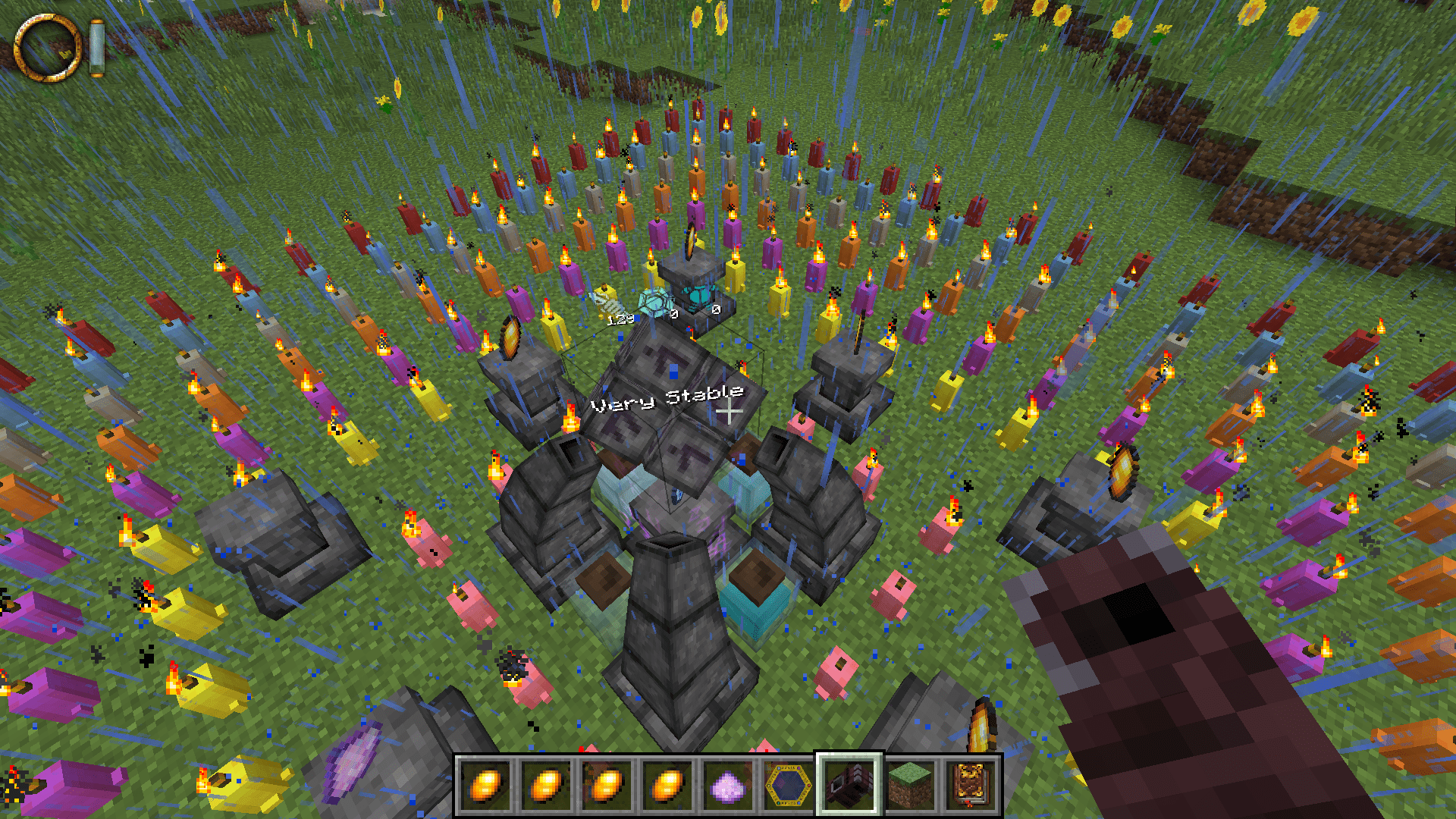This screenshot has width=1456, height=819.
Task: Click the faceted crystal icon next to the 129 counter
Action: [654, 302]
